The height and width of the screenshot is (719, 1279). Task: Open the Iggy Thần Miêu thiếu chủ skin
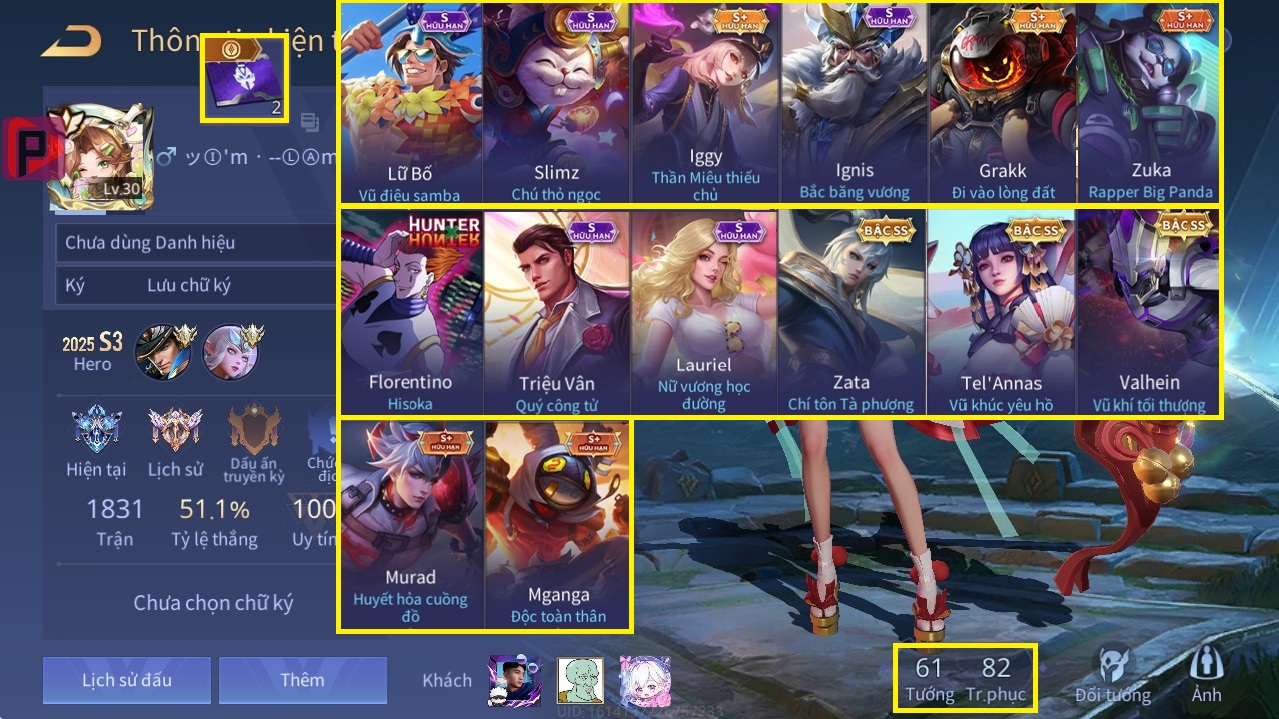706,103
